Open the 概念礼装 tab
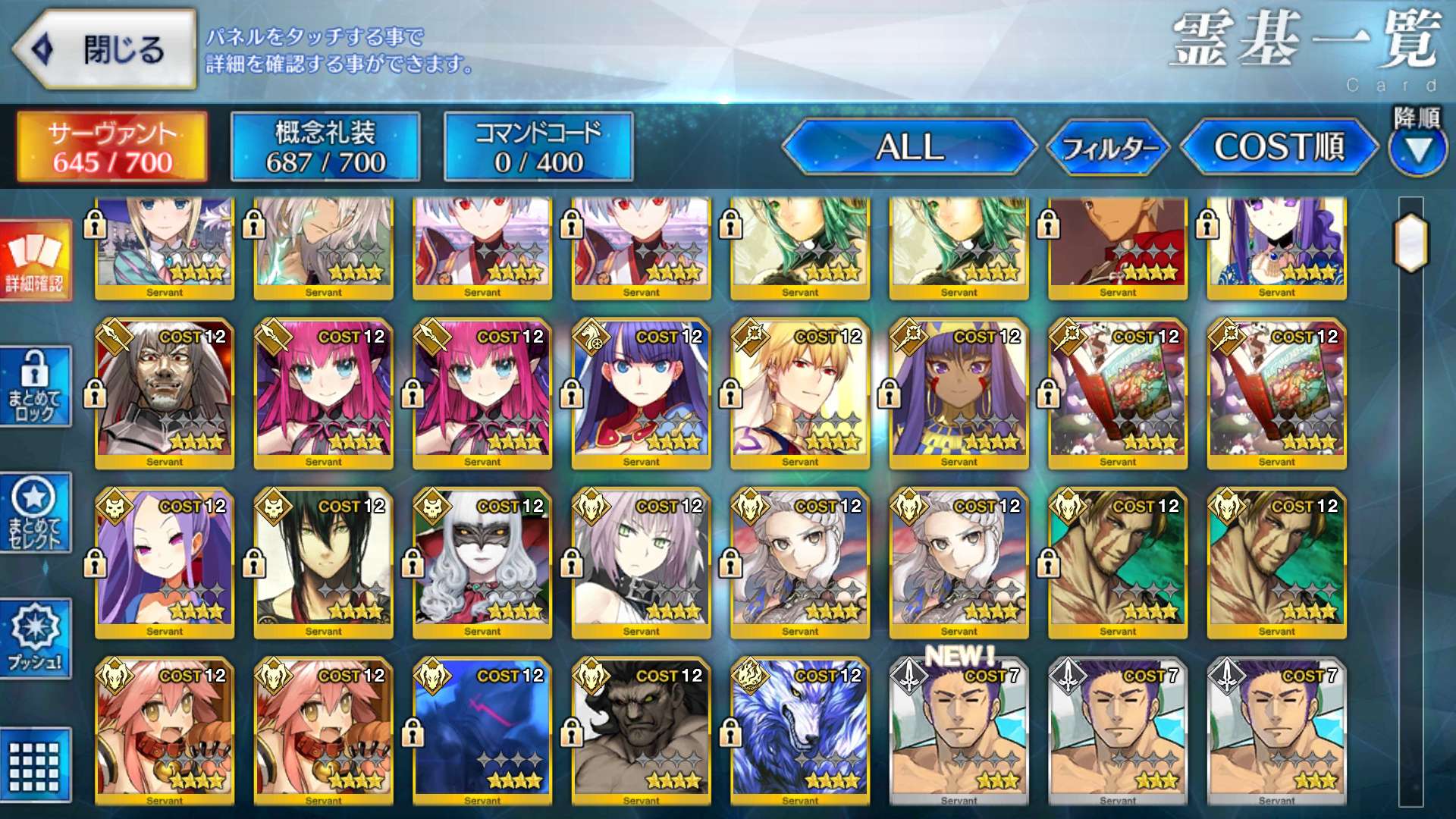The image size is (1456, 819). [x=325, y=147]
